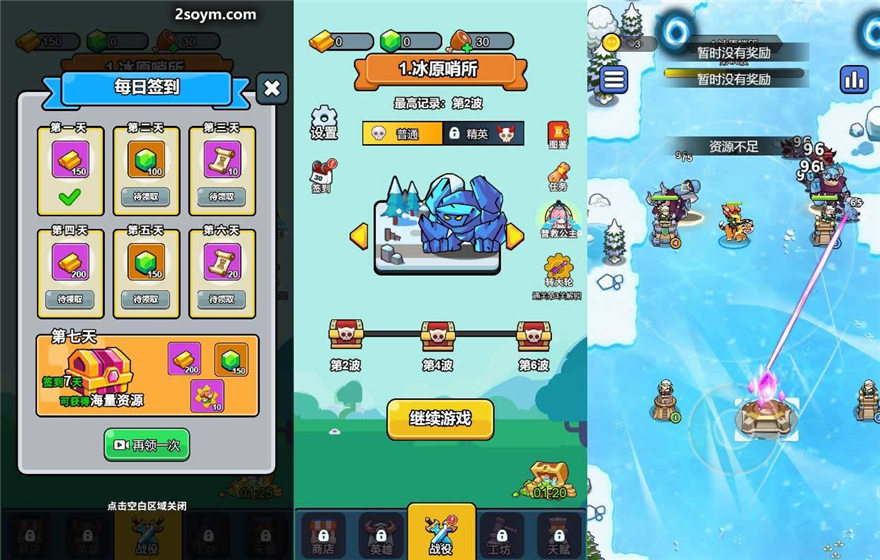Screen dimensions: 880x560
Task: Open the 图鉴 book icon
Action: click(558, 135)
